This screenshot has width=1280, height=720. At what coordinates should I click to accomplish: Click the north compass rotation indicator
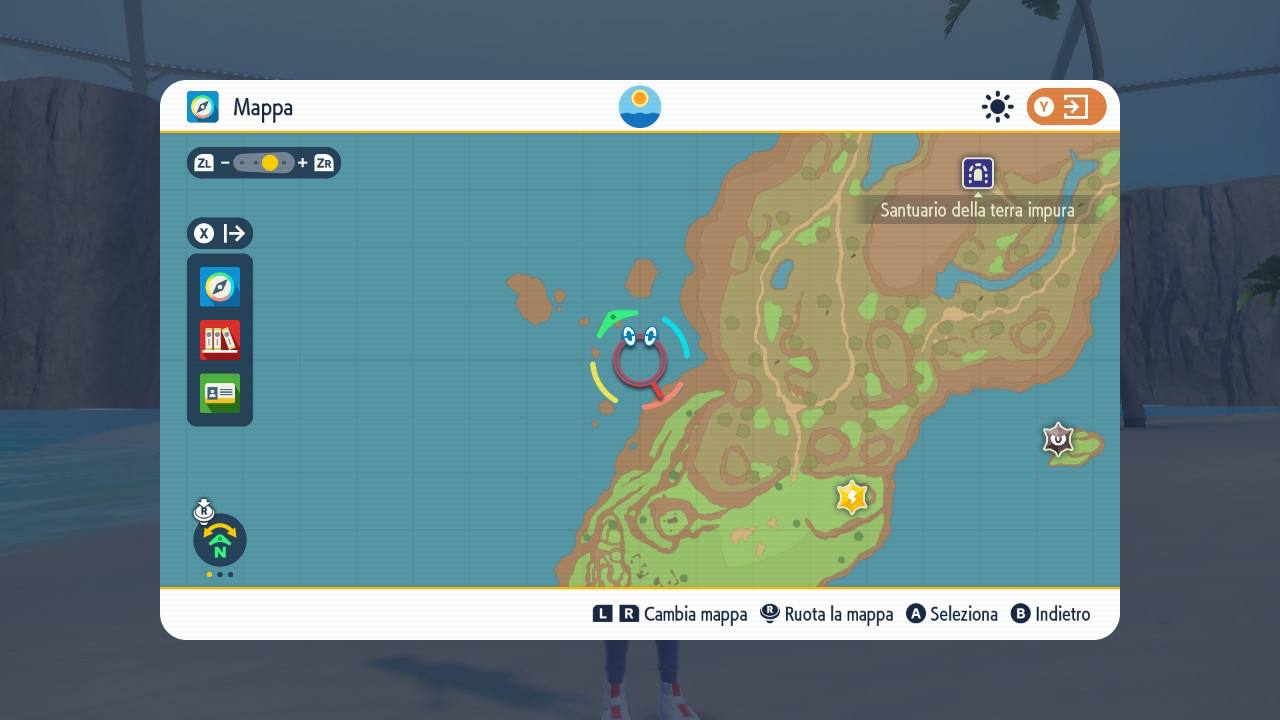point(220,541)
